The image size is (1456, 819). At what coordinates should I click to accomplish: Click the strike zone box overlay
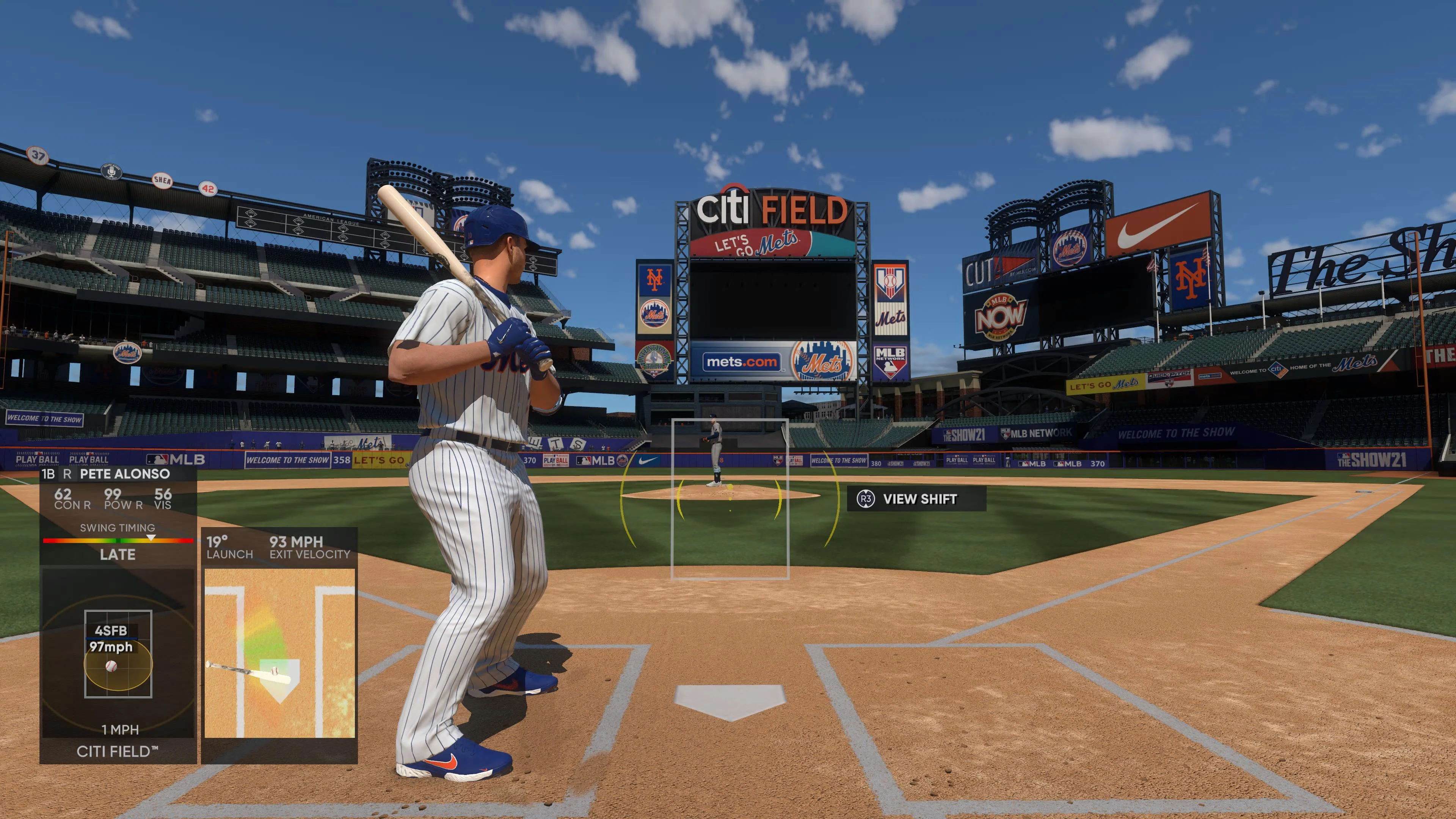(729, 499)
